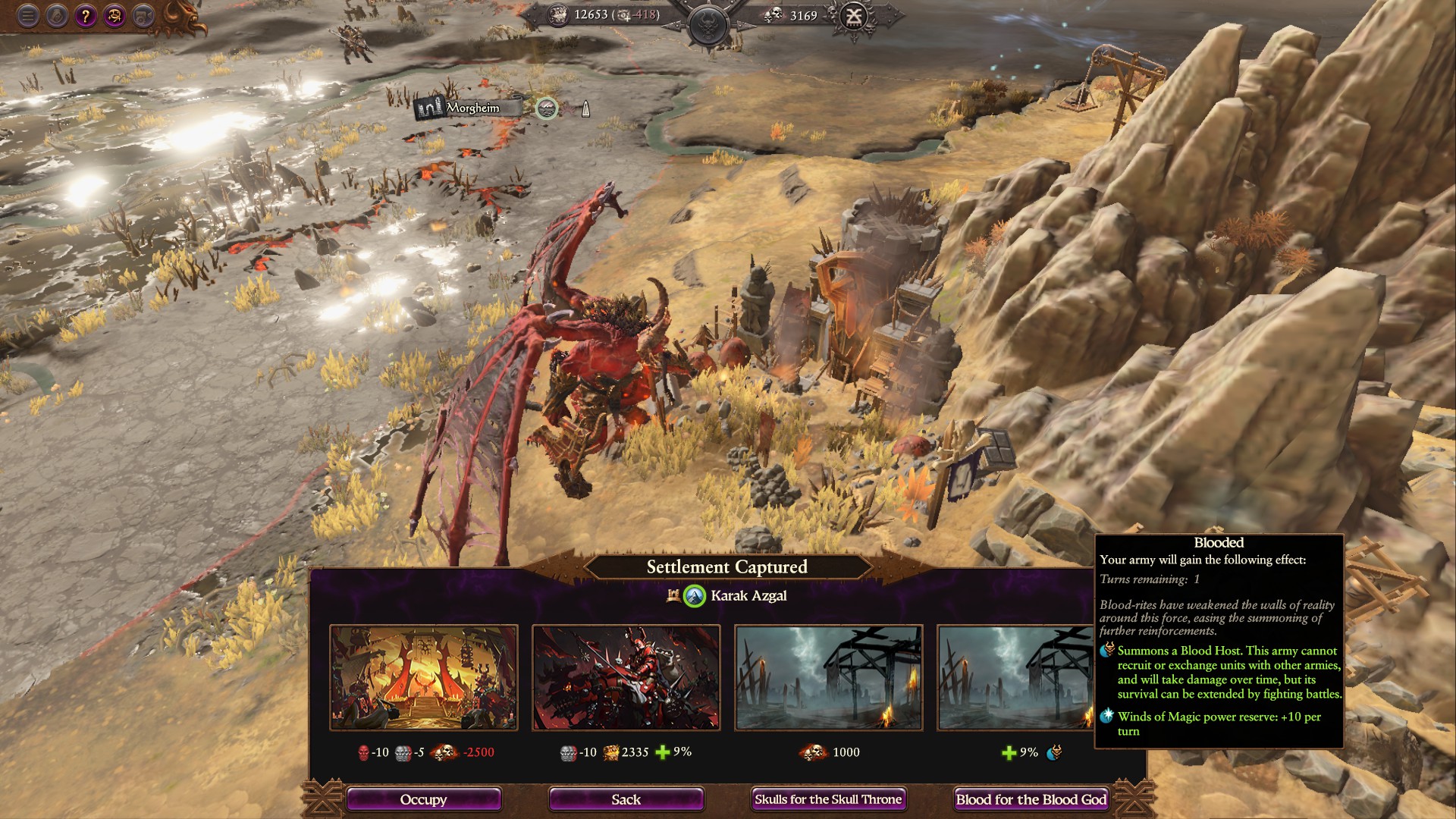The width and height of the screenshot is (1456, 819).
Task: Select the Sack artwork with red daemon
Action: tap(626, 677)
